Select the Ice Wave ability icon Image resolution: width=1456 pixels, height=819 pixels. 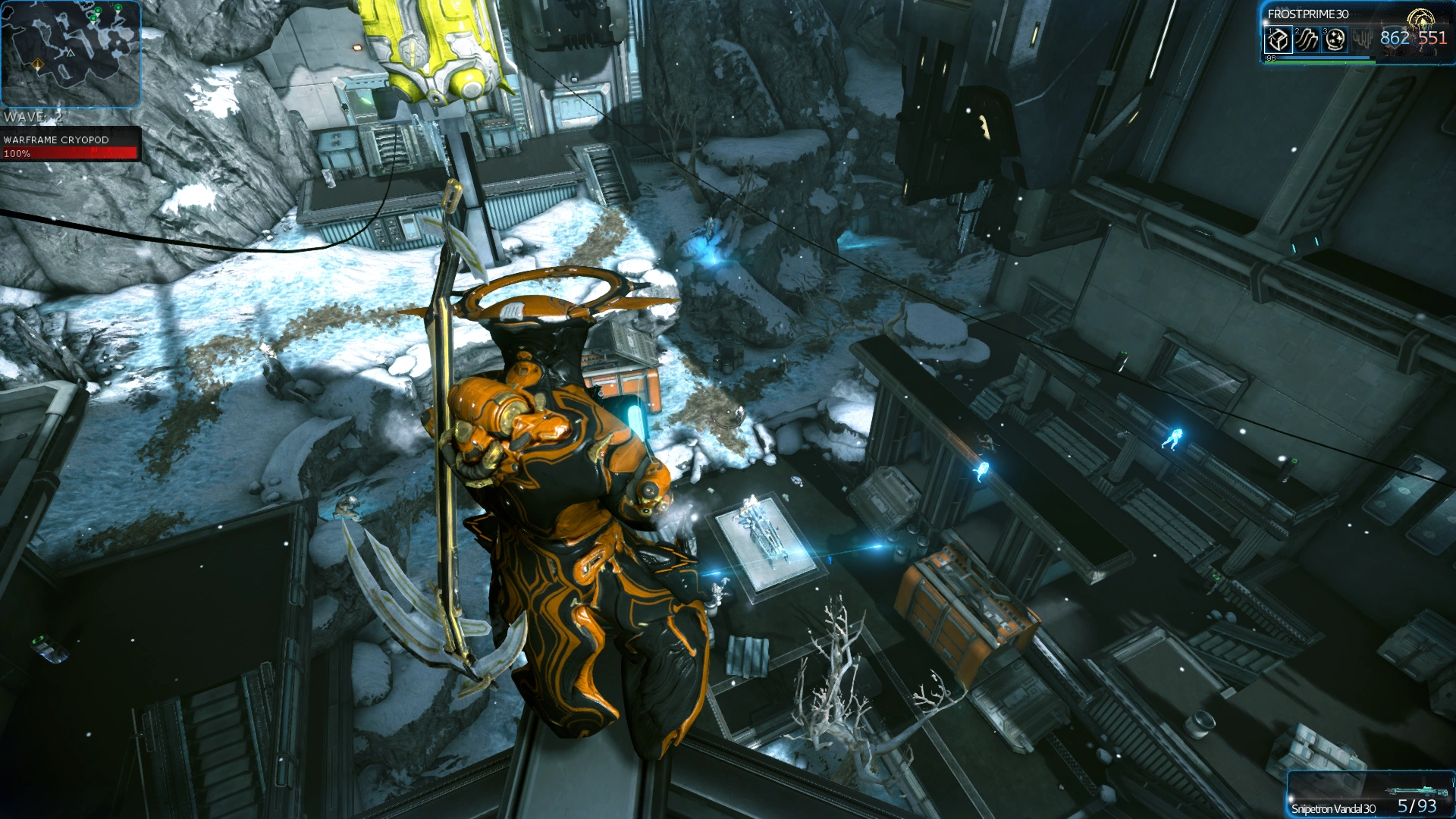(x=1307, y=40)
